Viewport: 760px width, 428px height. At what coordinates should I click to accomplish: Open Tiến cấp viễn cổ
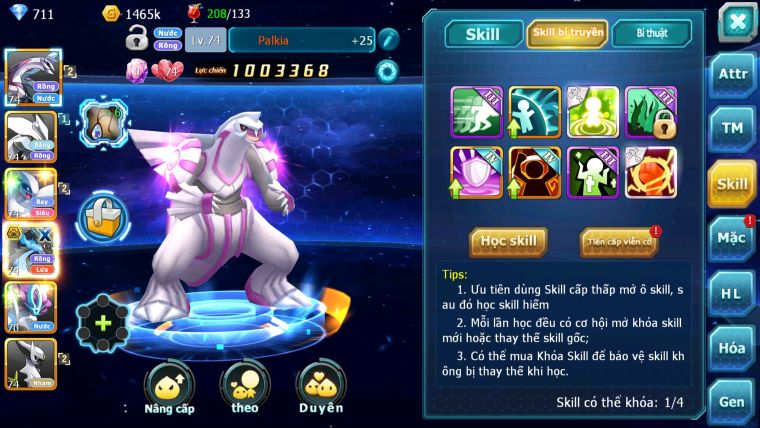pyautogui.click(x=618, y=241)
